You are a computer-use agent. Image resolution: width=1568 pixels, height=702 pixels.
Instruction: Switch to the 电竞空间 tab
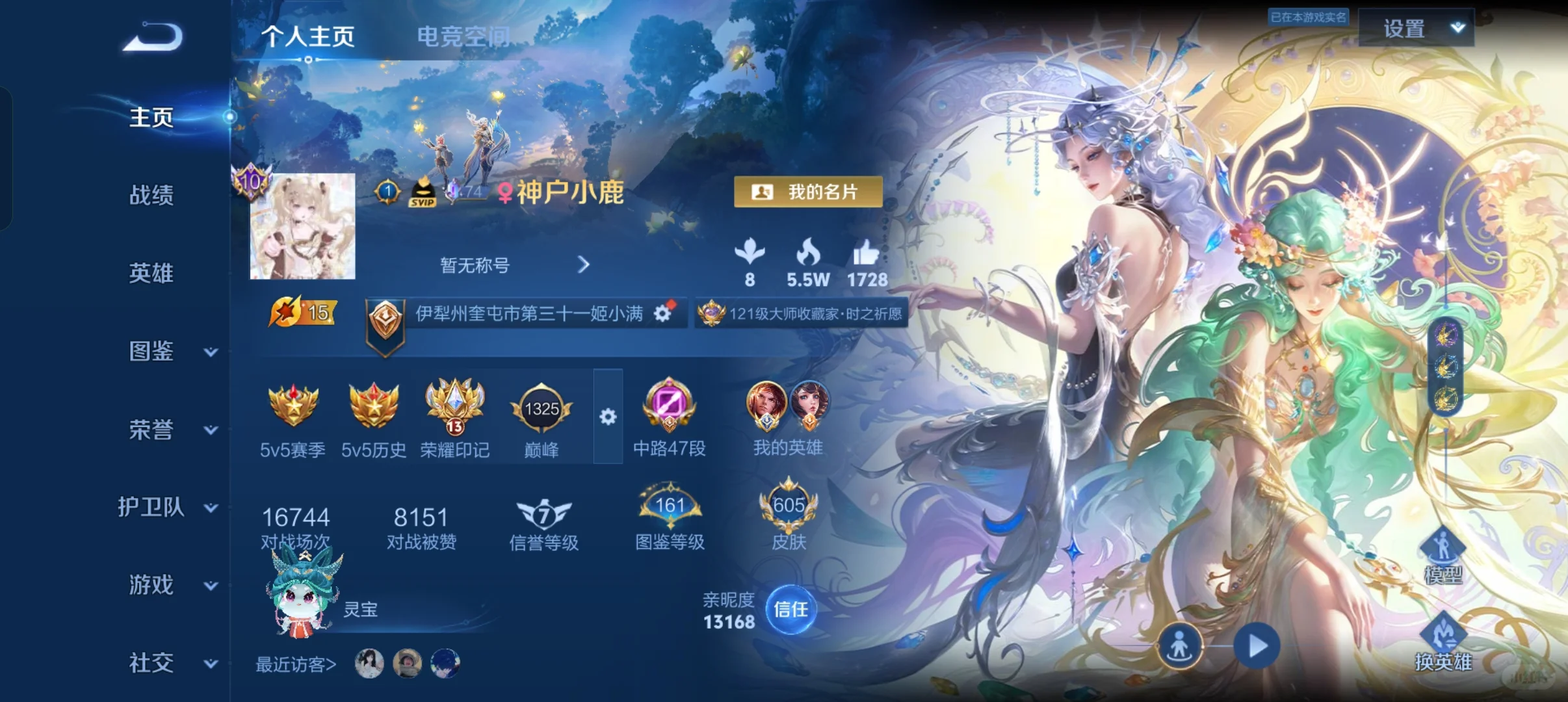[x=463, y=37]
